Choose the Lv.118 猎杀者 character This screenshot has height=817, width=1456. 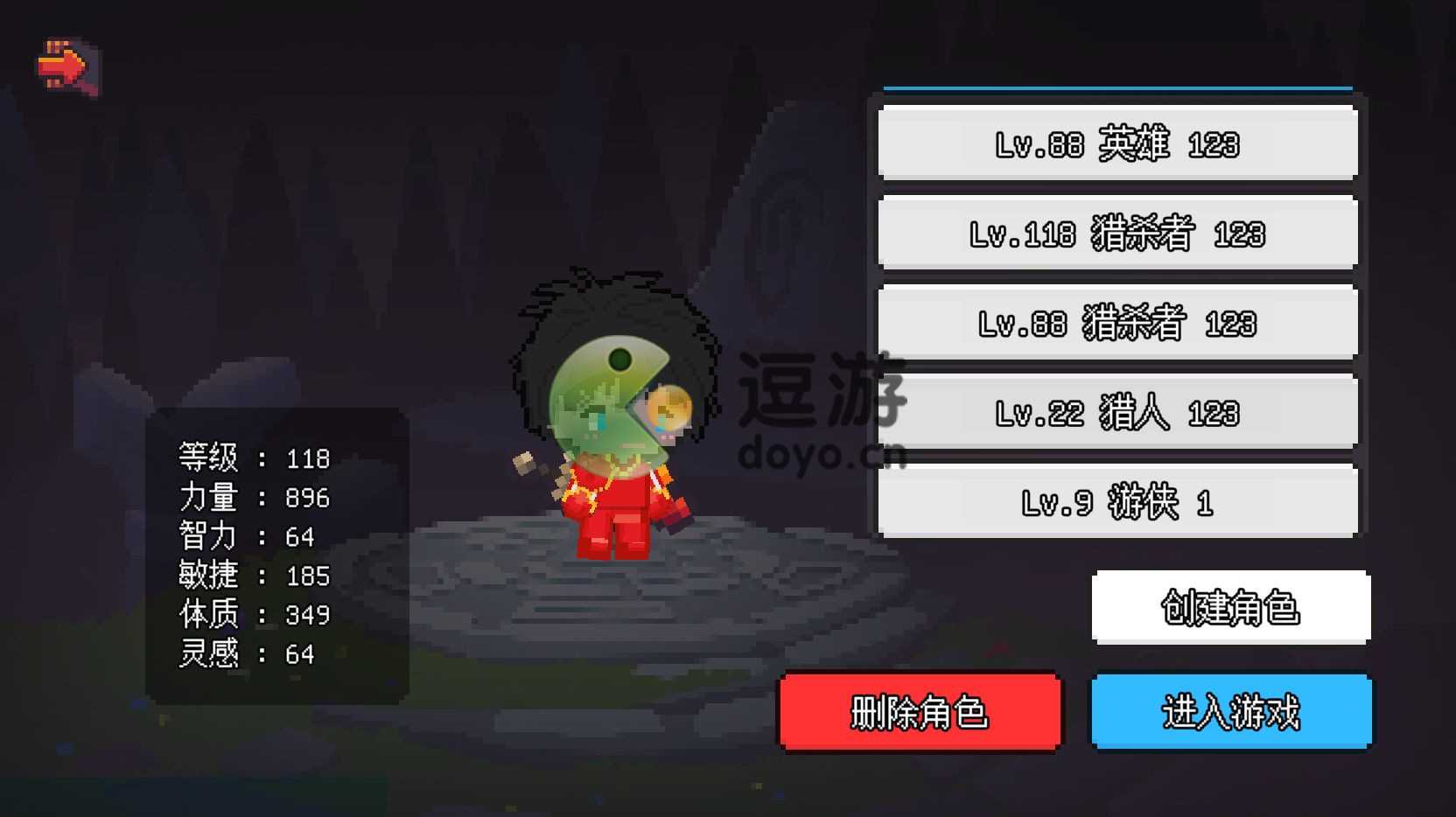point(1117,234)
